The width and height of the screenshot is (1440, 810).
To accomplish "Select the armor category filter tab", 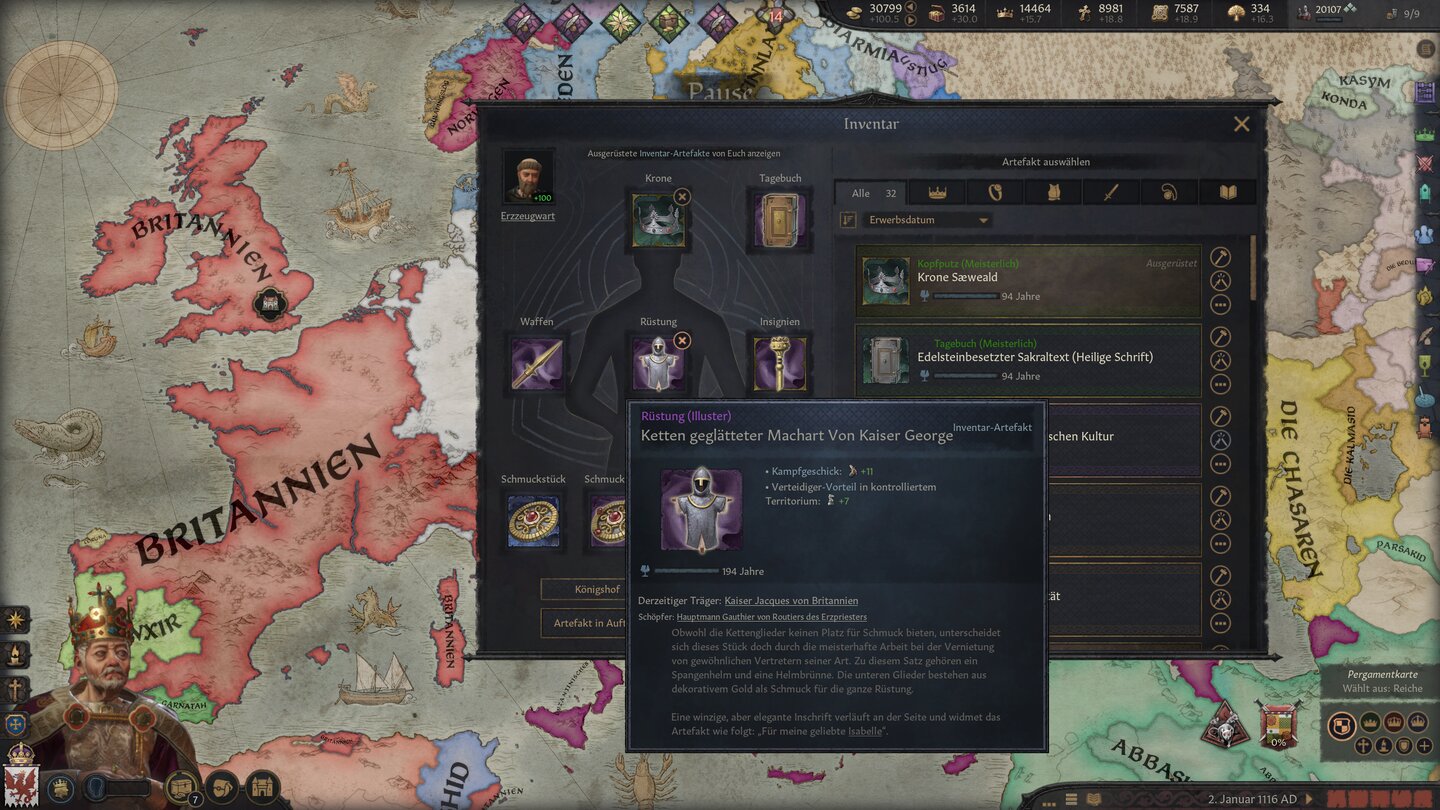I will click(1053, 192).
